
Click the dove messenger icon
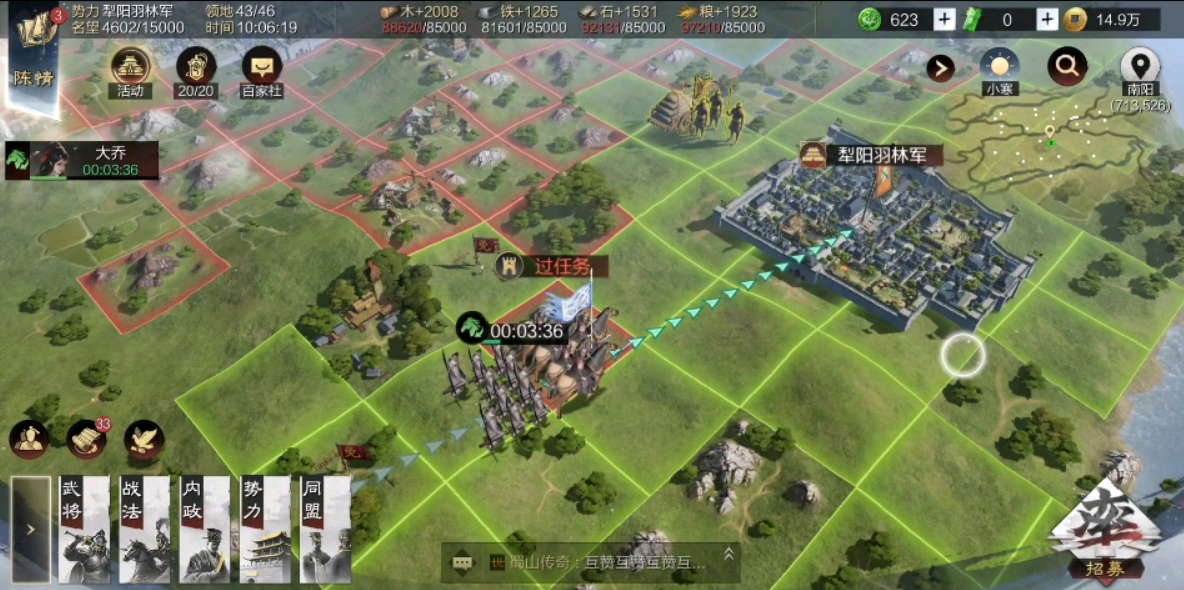[144, 439]
